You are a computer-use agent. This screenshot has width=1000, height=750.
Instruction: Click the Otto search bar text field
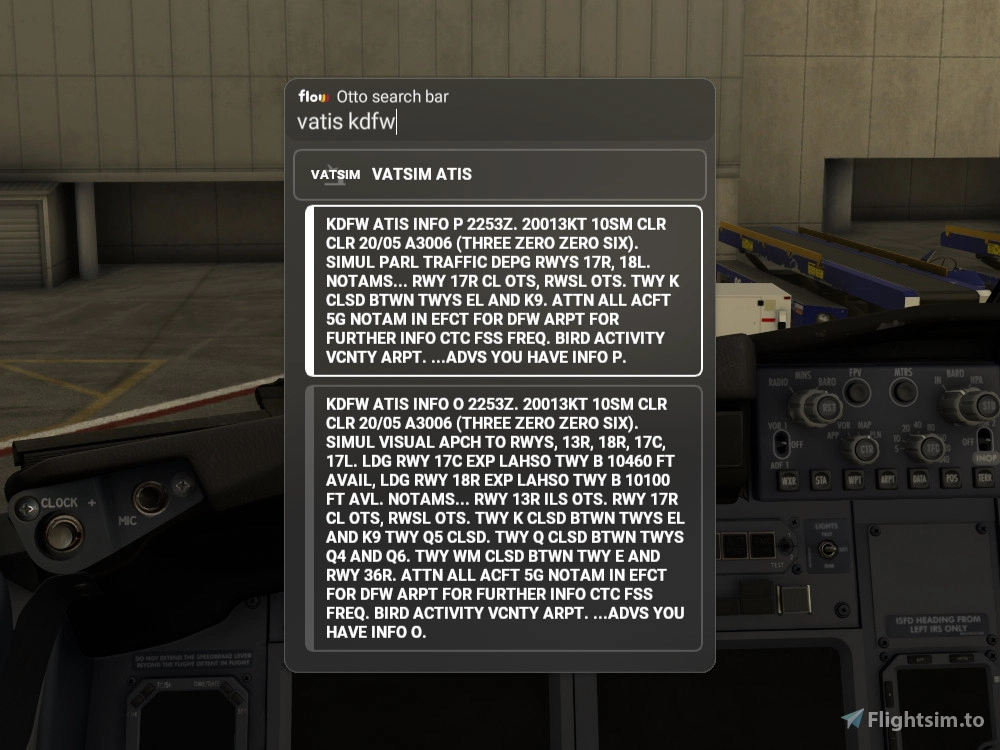point(500,122)
